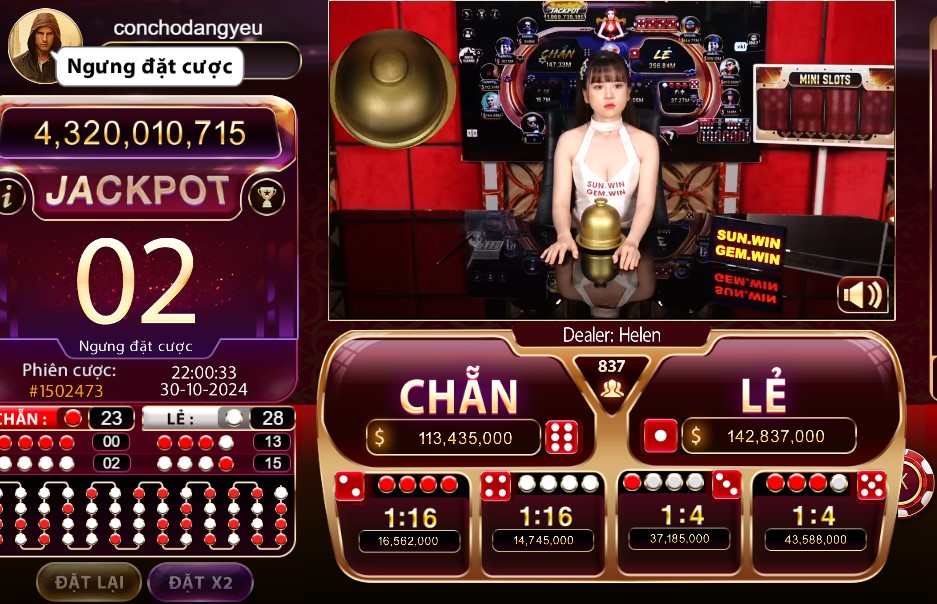The width and height of the screenshot is (937, 604).
Task: Place a bet on LẺ
Action: (763, 397)
